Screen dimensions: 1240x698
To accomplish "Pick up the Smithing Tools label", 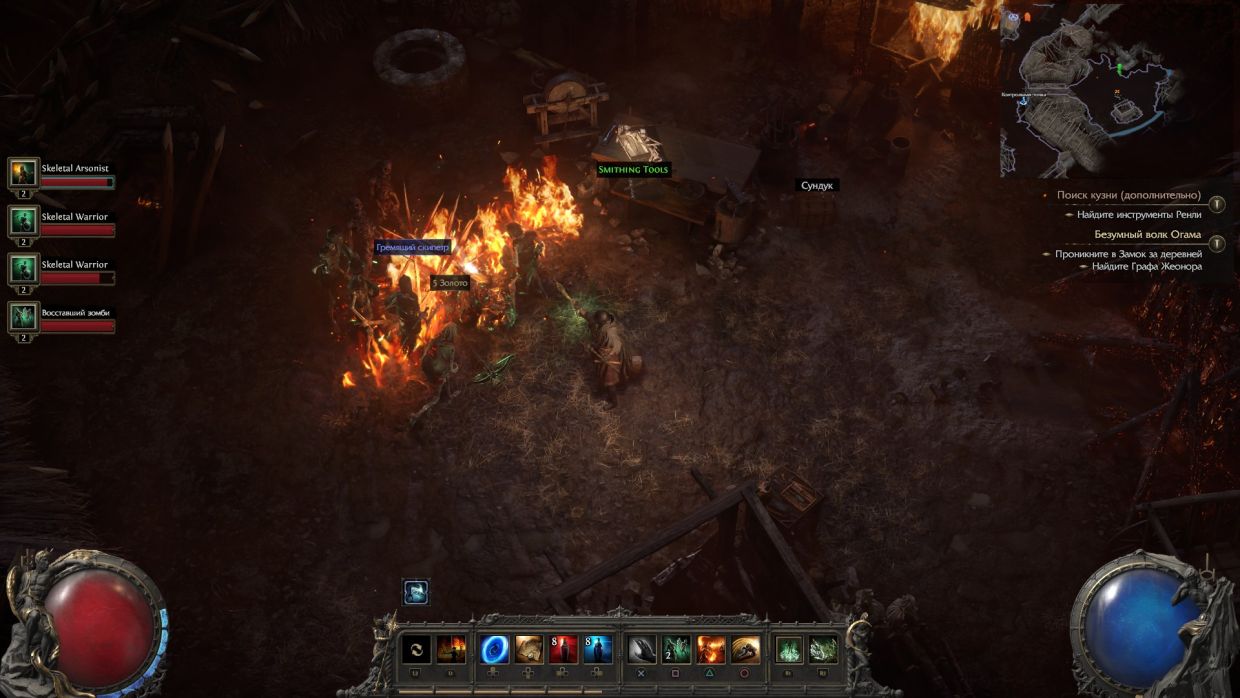I will tap(633, 170).
